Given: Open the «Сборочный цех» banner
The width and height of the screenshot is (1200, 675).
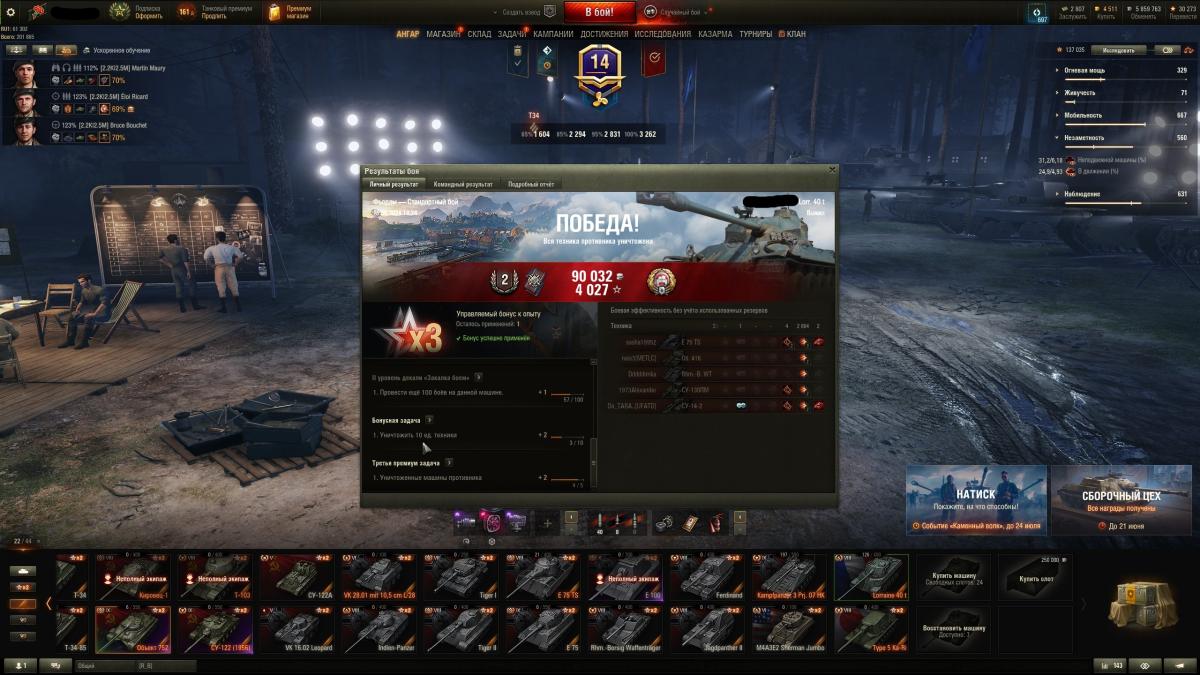Looking at the screenshot, I should (1121, 500).
